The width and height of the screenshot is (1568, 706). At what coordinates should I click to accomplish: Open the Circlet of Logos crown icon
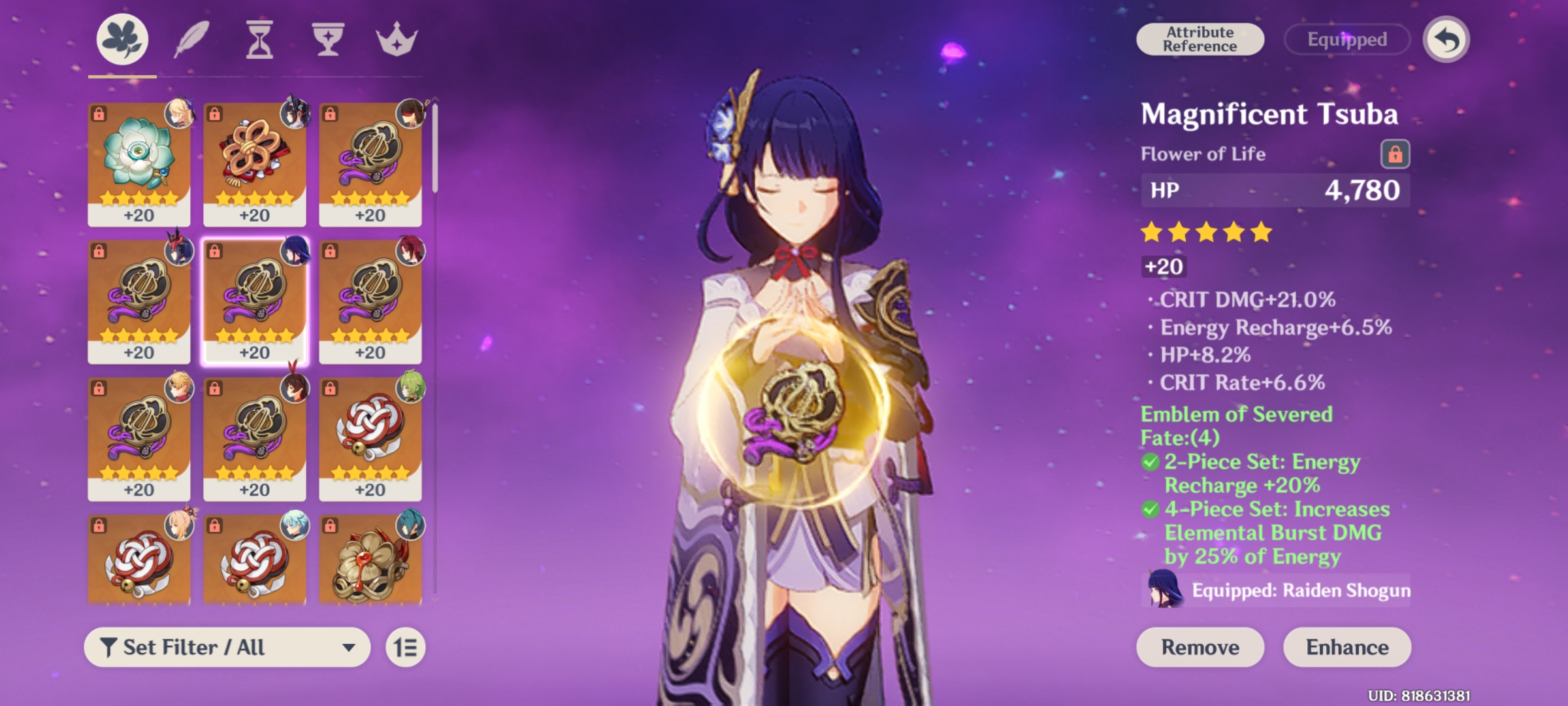point(397,38)
